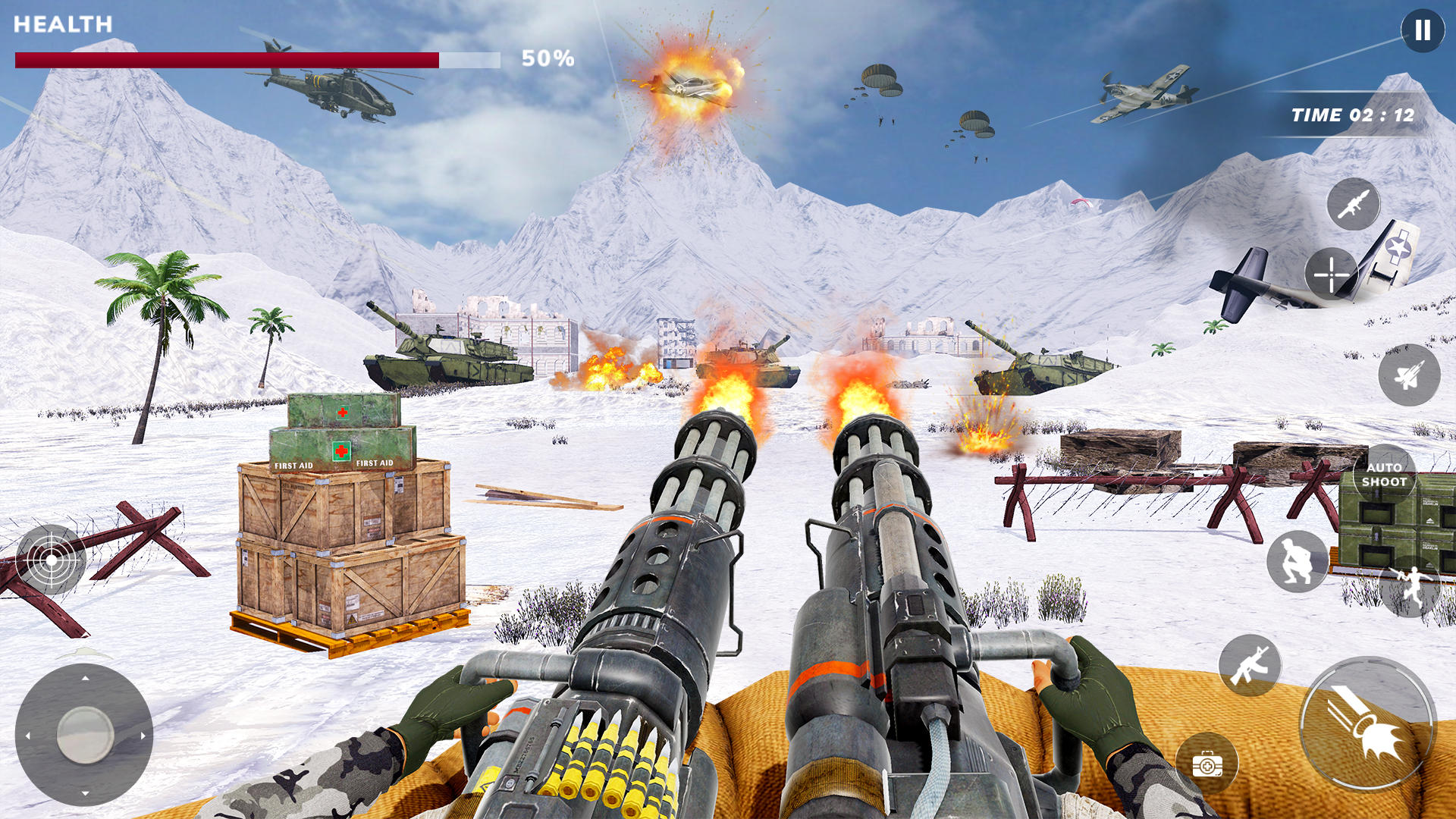Toggle Auto Shoot mode

point(1384,475)
